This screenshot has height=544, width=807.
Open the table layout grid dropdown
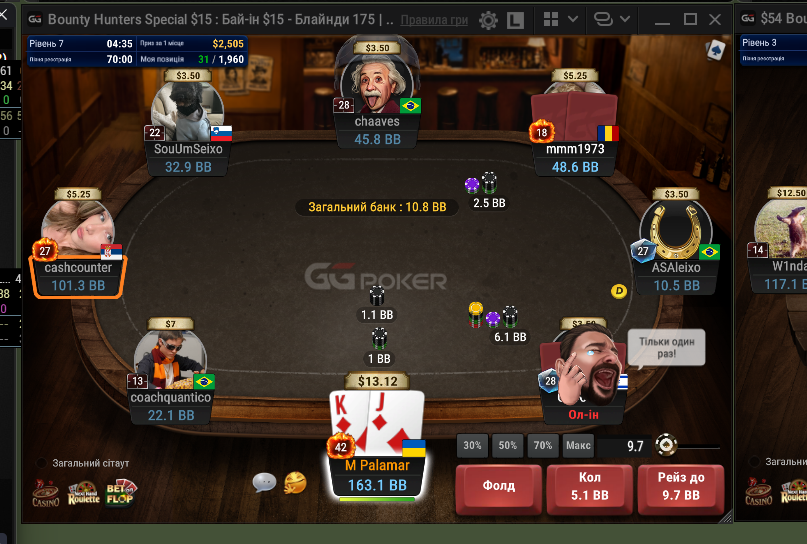click(554, 20)
